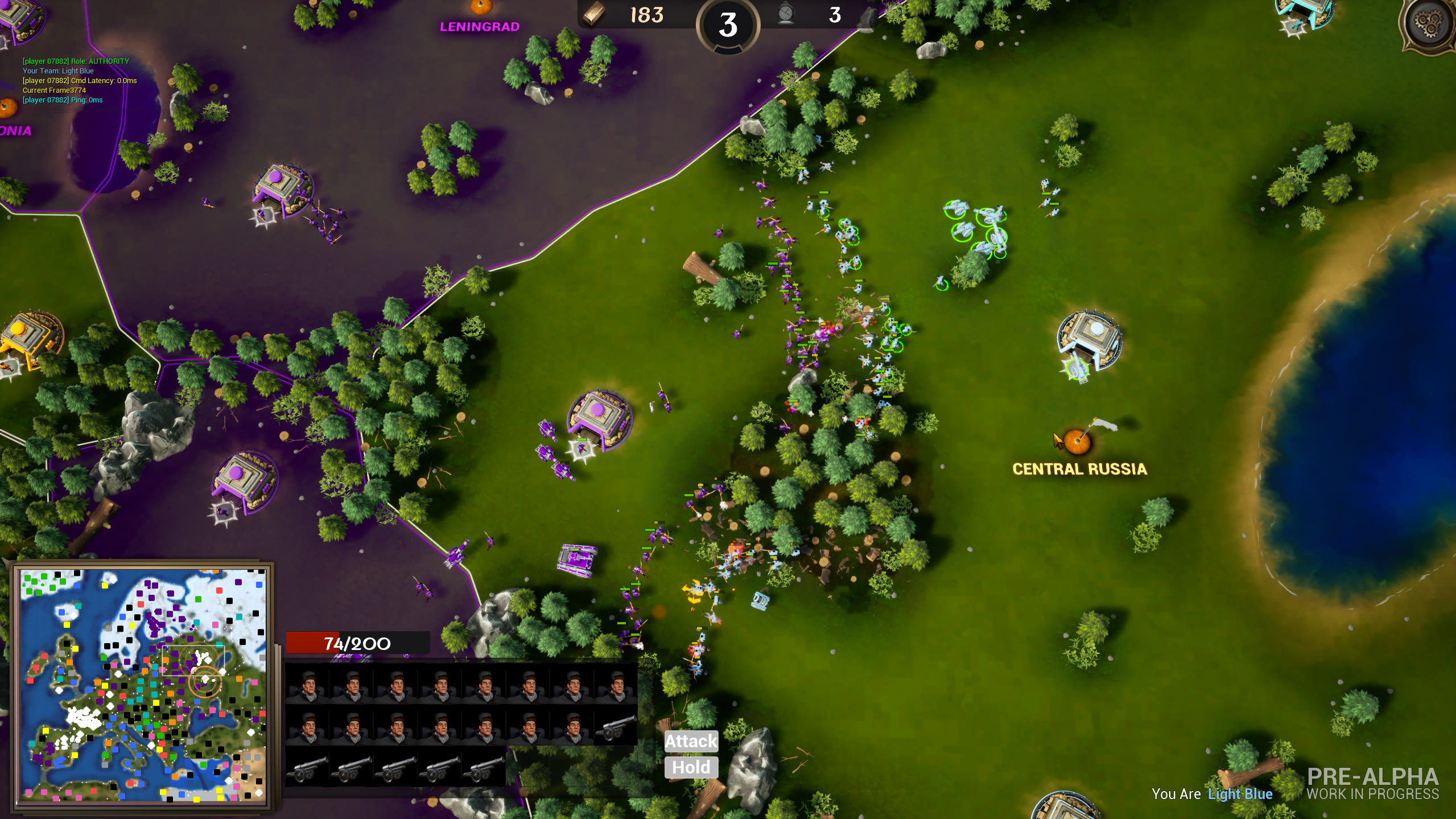This screenshot has height=819, width=1456.
Task: Click the Central Russia flag marker
Action: click(1078, 441)
